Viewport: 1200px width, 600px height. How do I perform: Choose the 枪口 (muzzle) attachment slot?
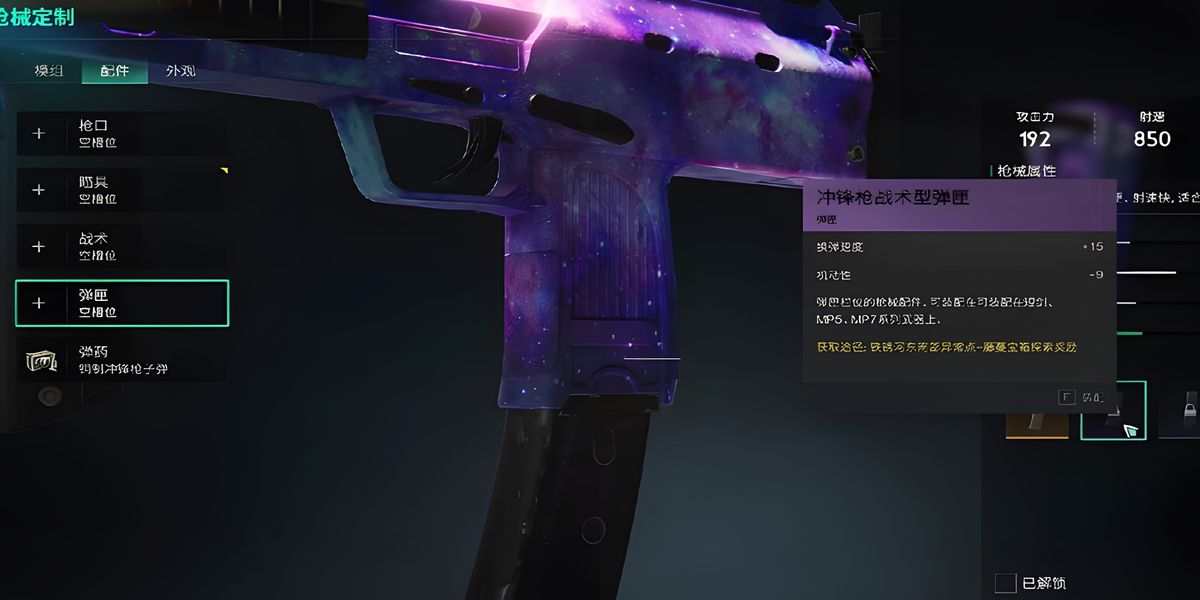[121, 133]
